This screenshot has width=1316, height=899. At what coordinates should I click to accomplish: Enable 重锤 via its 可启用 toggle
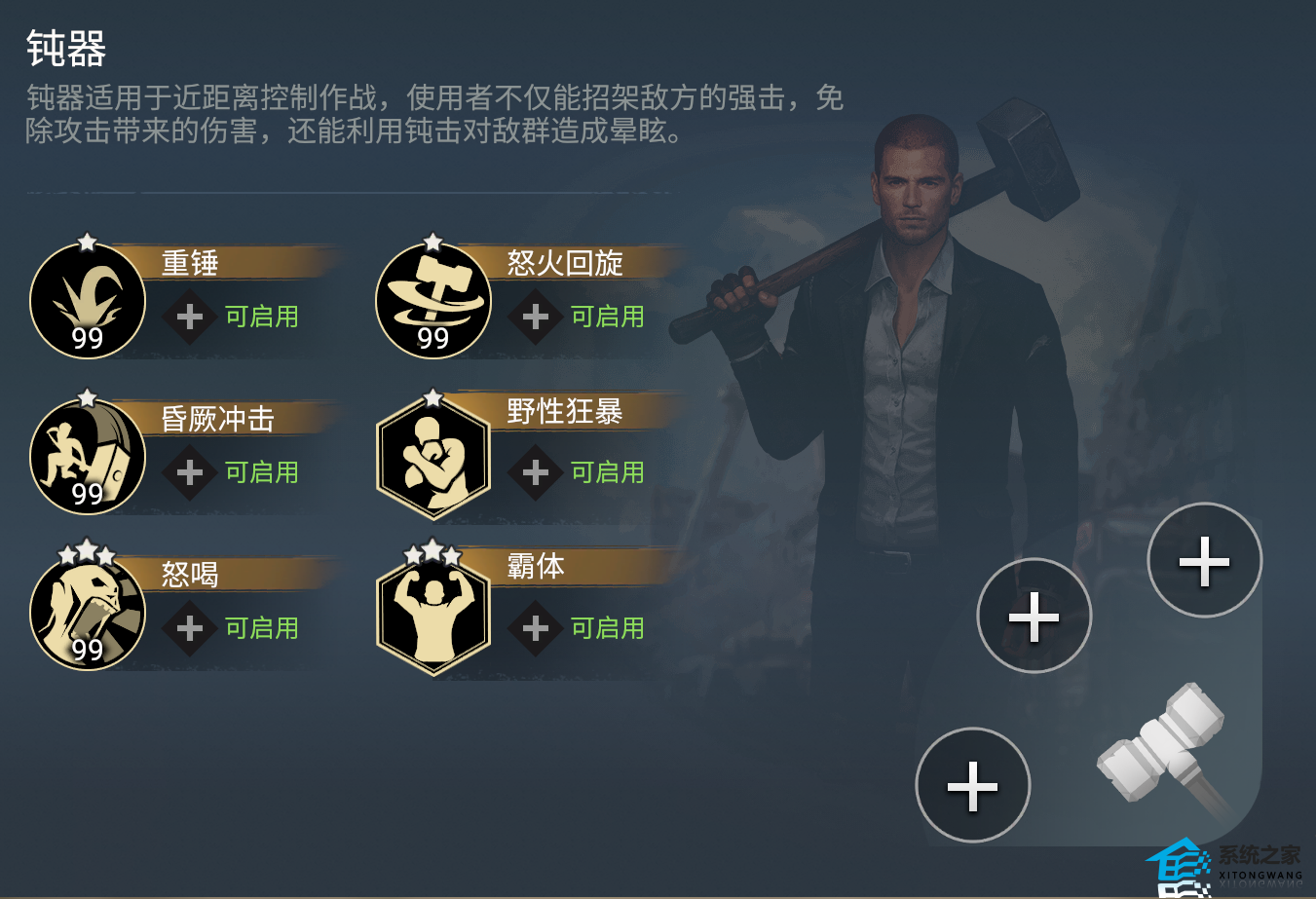point(260,317)
